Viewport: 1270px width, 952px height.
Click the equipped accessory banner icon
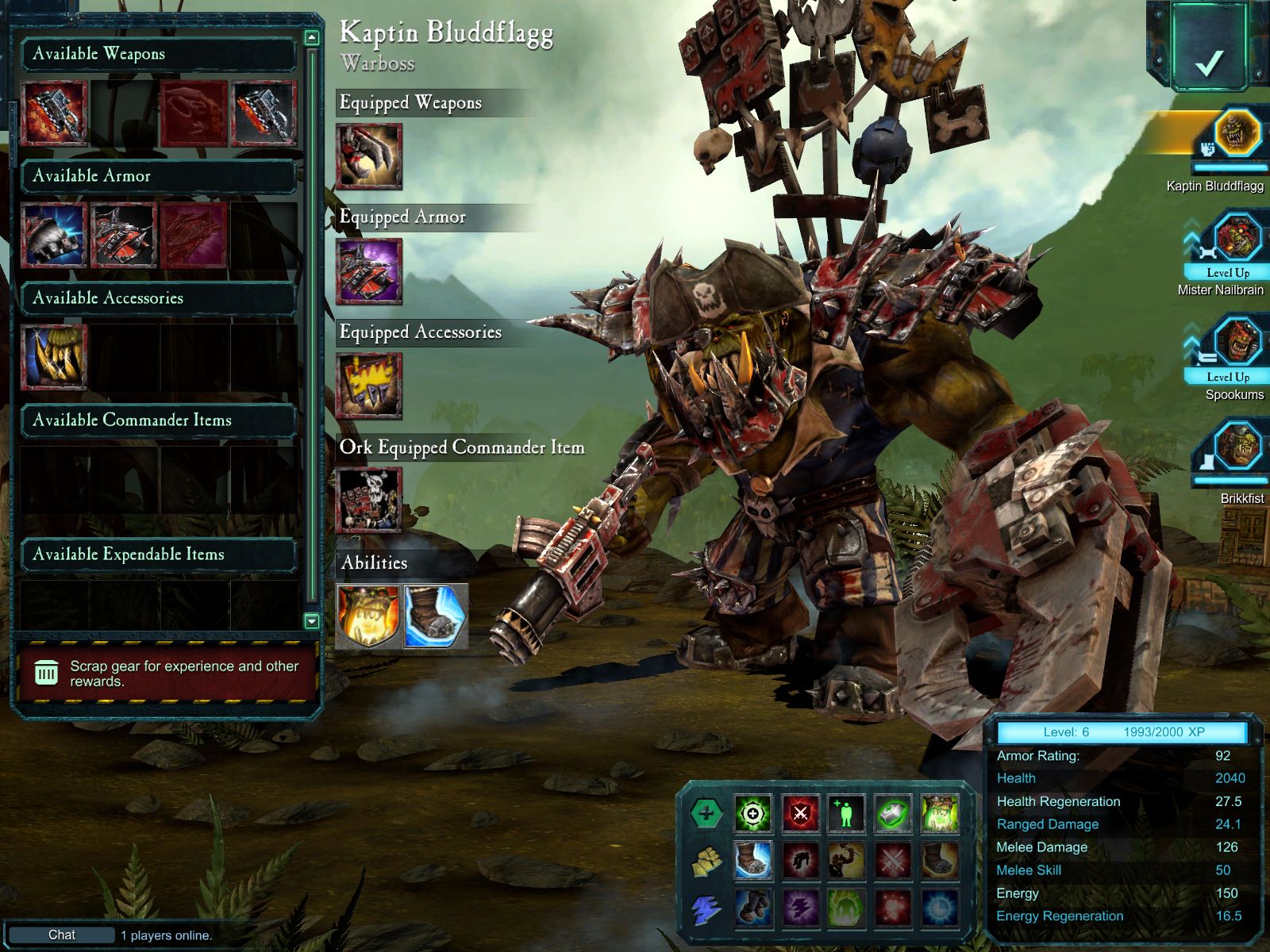369,386
